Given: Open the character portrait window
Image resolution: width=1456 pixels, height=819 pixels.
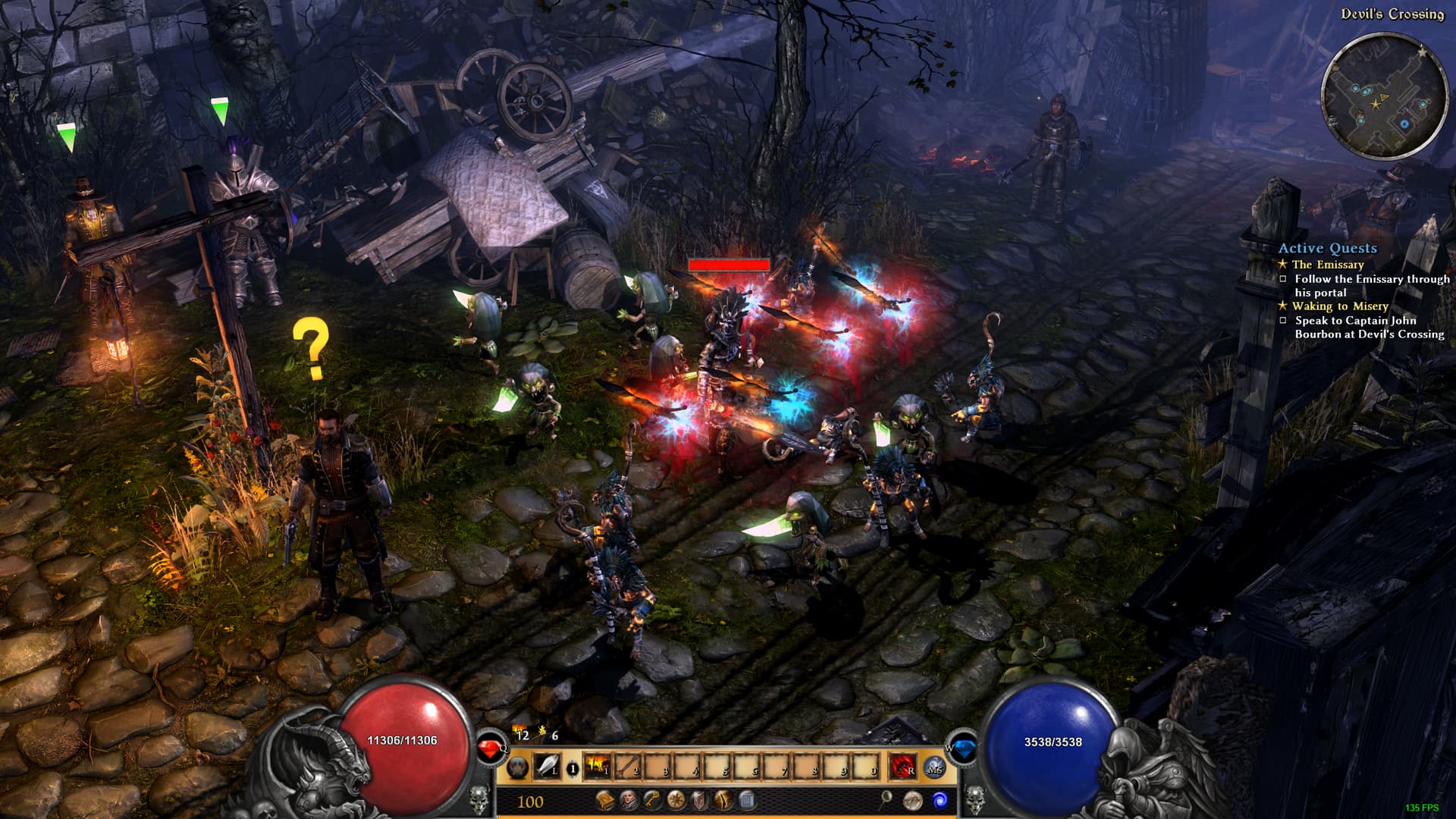Looking at the screenshot, I should [x=629, y=800].
